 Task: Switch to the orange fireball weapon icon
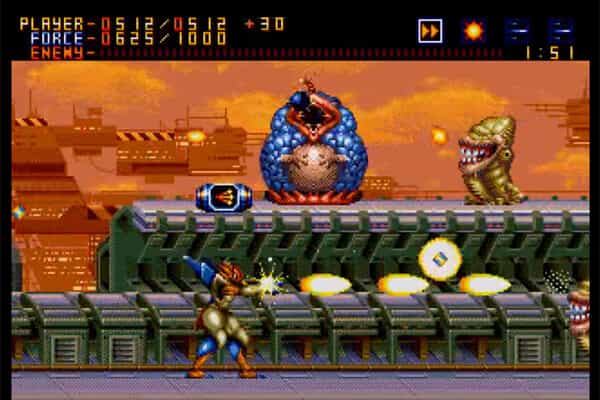pyautogui.click(x=473, y=31)
